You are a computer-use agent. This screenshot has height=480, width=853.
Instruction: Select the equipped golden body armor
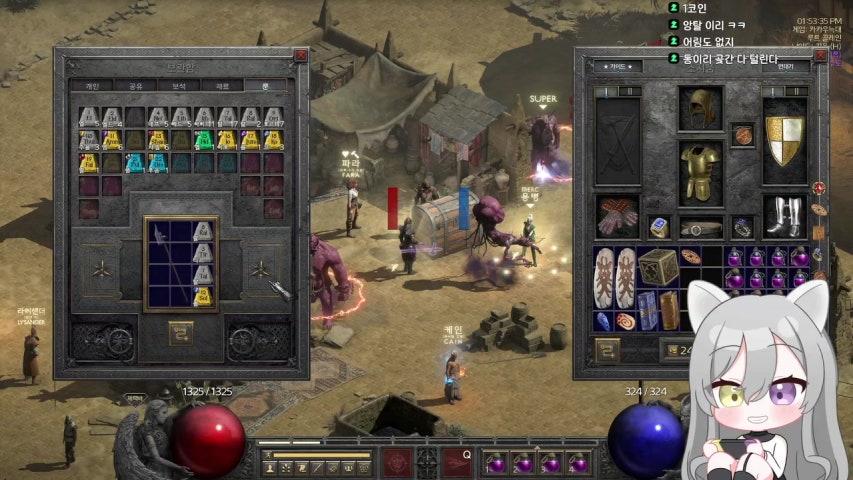pyautogui.click(x=700, y=172)
